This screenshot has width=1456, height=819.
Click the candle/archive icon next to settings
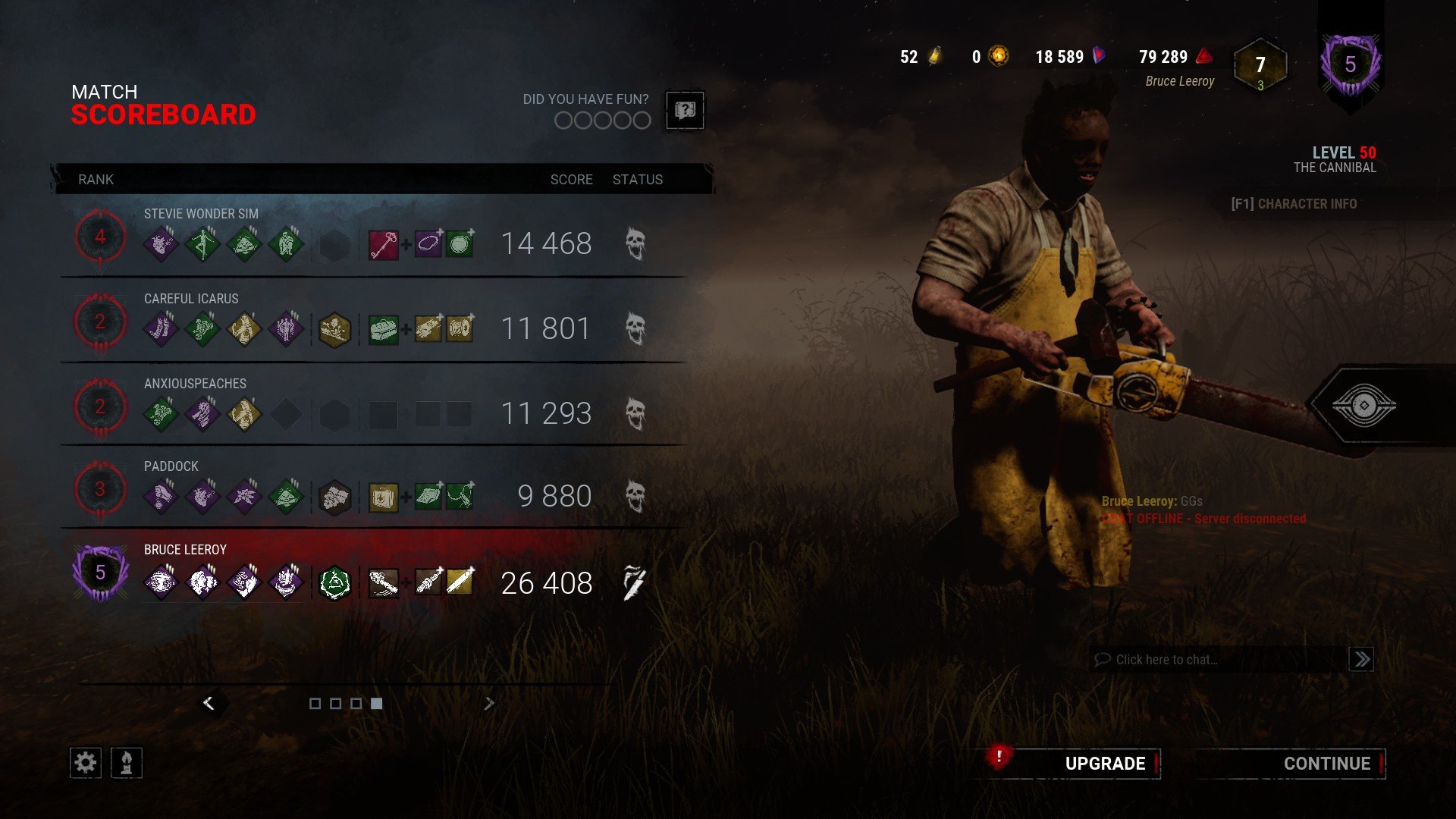pos(126,762)
